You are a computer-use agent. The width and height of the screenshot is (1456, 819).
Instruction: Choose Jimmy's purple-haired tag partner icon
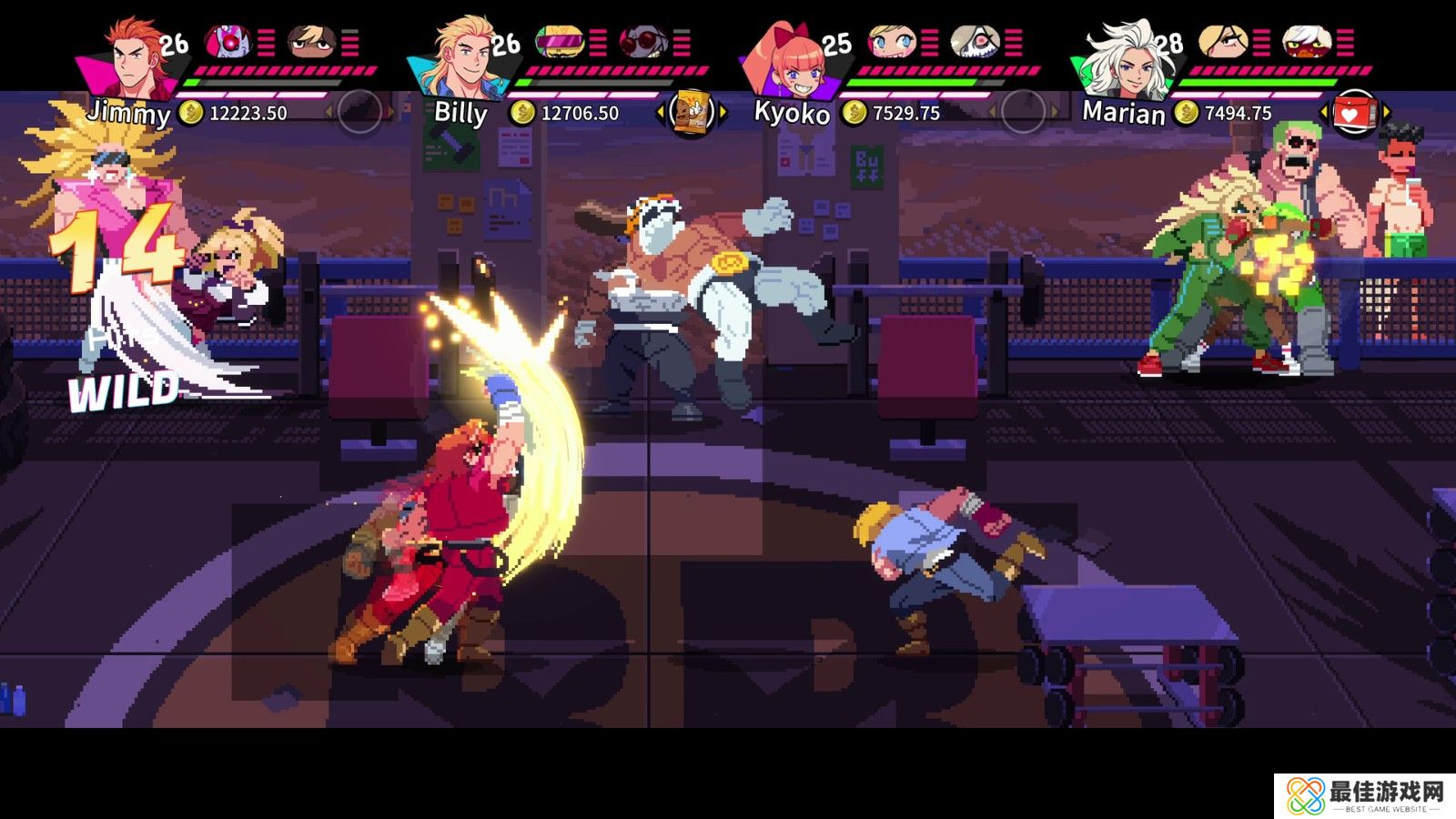click(227, 41)
